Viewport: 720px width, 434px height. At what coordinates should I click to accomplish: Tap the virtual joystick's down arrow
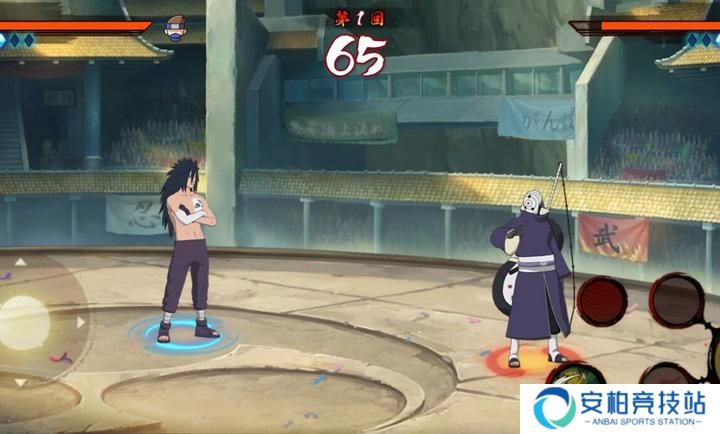click(20, 381)
